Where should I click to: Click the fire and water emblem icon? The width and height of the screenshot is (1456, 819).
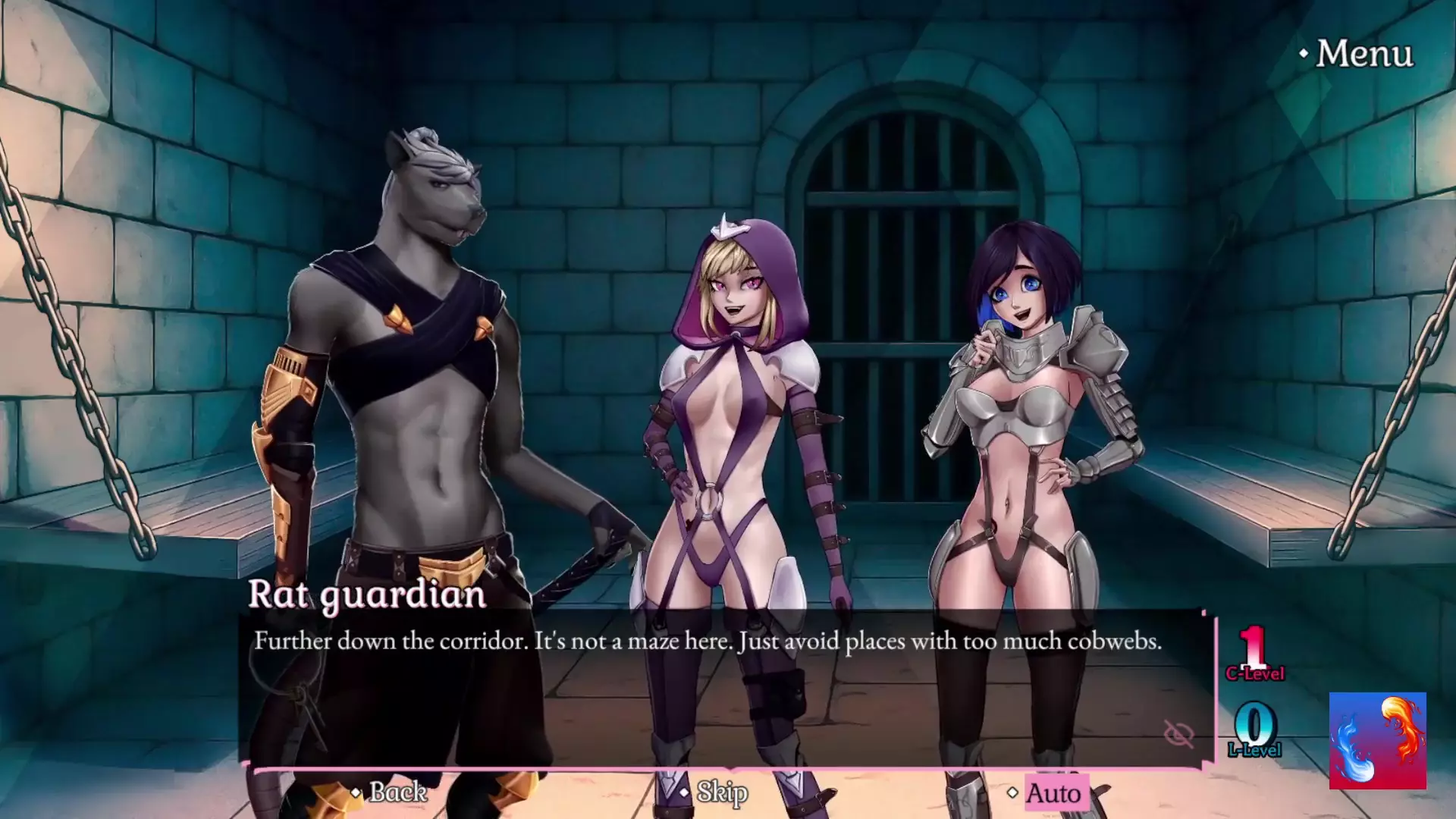[x=1377, y=740]
